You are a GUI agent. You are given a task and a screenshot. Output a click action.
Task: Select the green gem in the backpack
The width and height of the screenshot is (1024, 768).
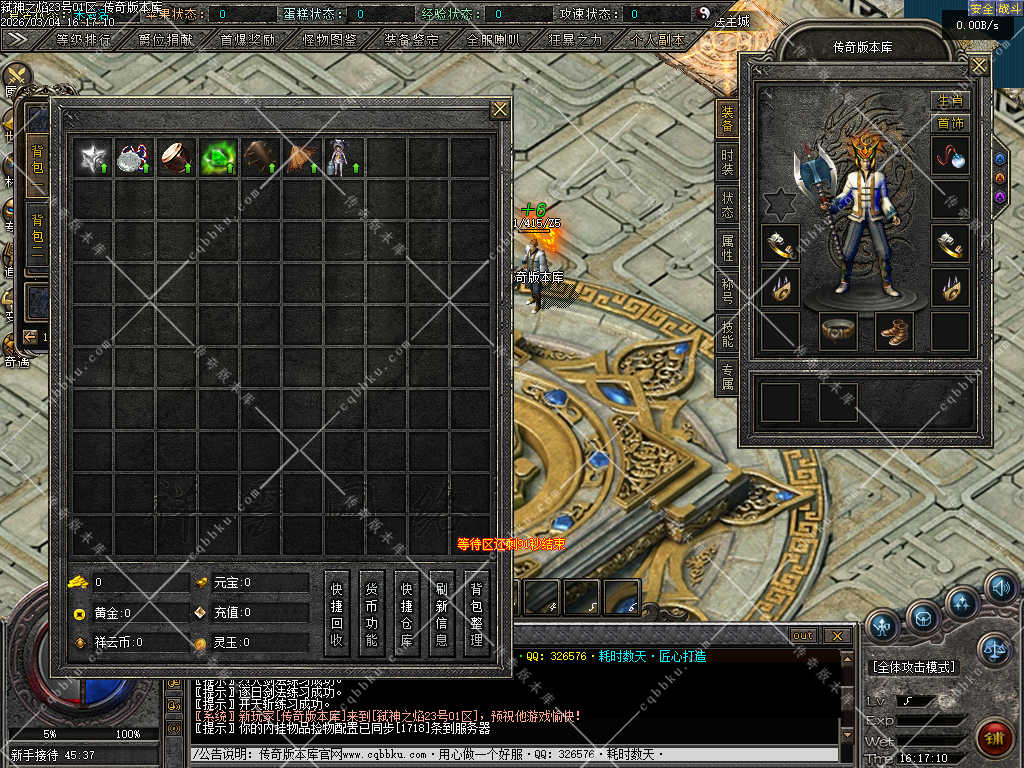click(219, 158)
